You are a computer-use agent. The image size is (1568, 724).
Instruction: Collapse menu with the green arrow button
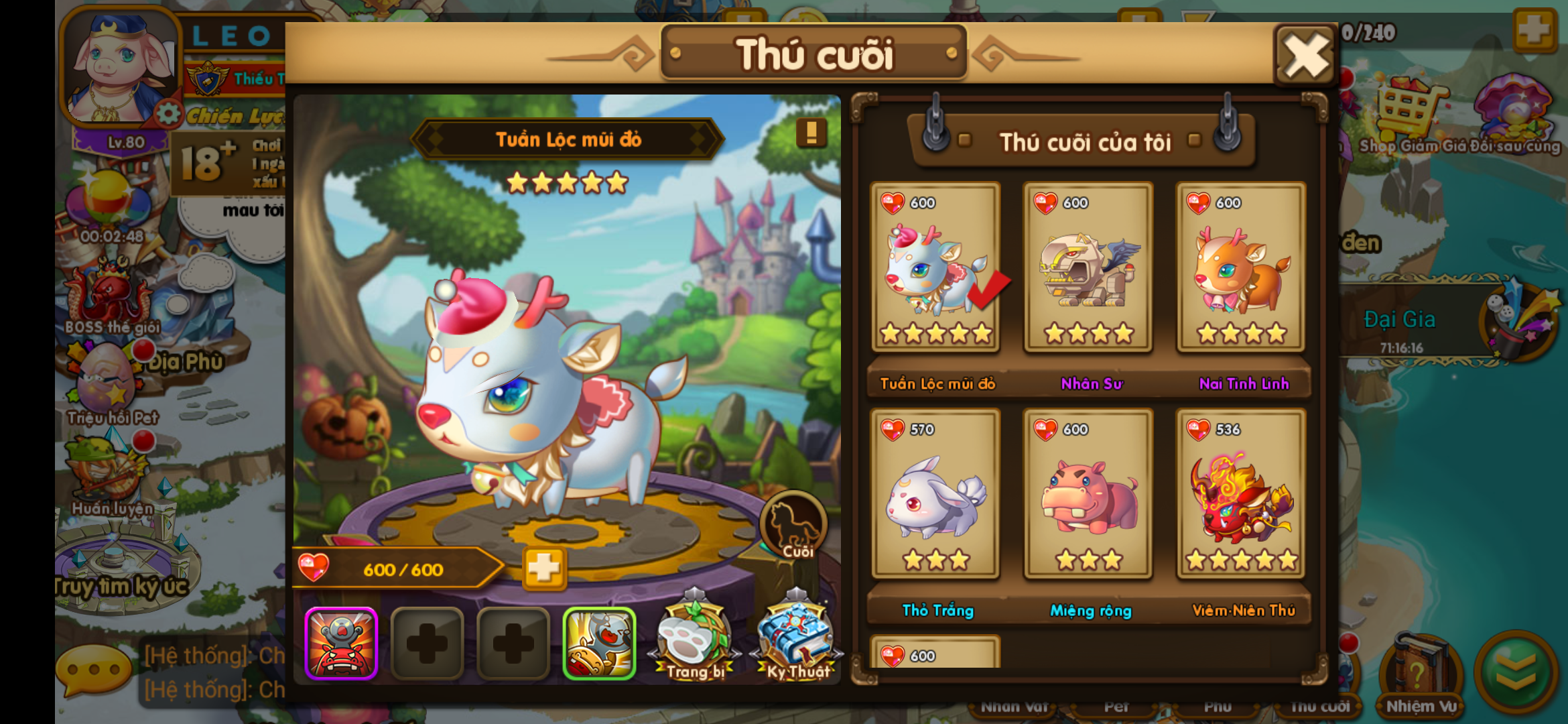point(1516,672)
